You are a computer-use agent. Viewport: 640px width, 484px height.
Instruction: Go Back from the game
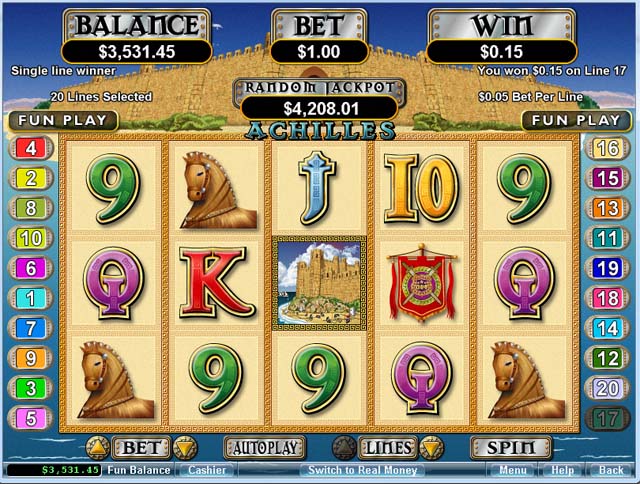tap(611, 470)
